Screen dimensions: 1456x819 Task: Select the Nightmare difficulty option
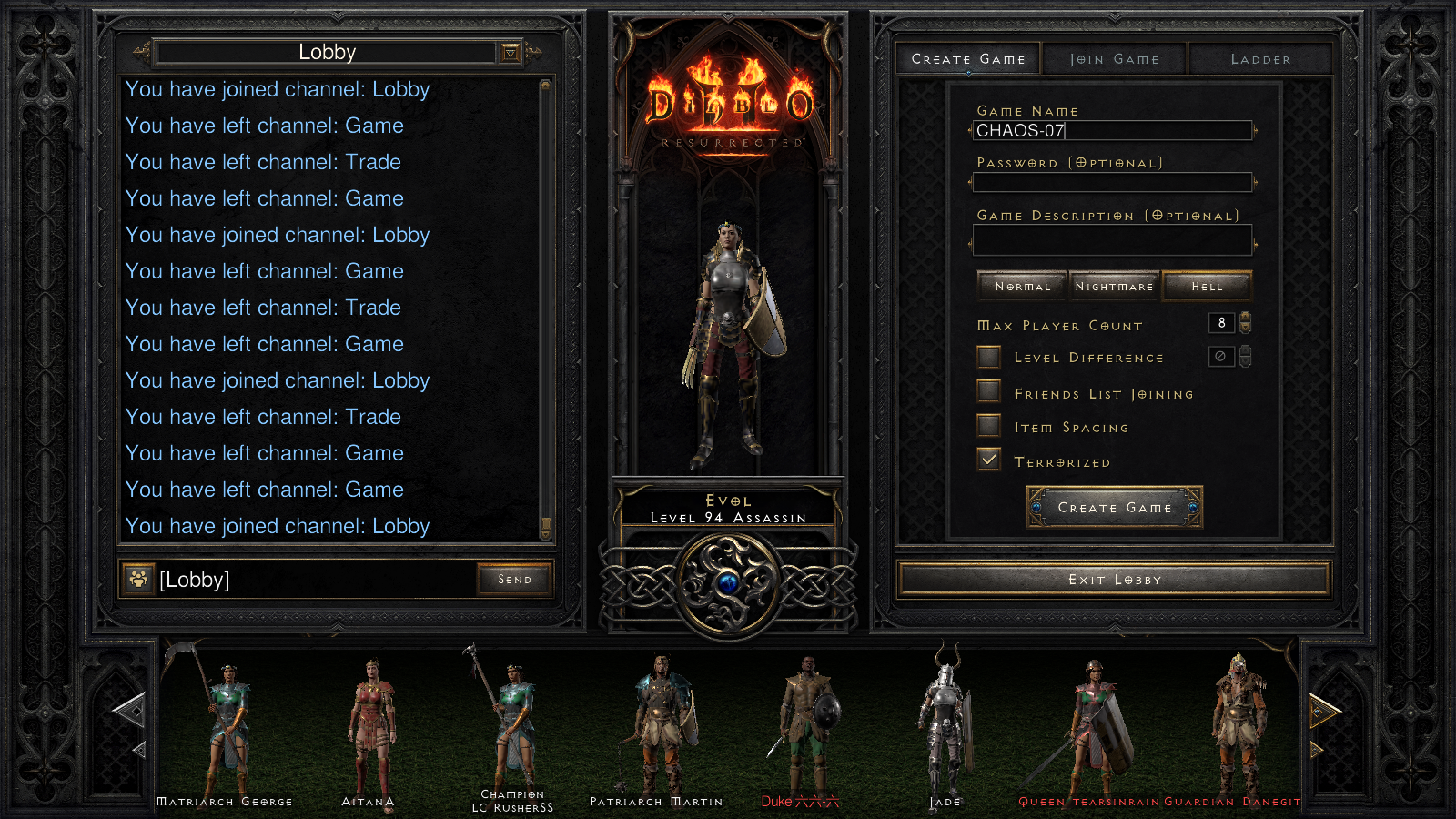coord(1114,285)
